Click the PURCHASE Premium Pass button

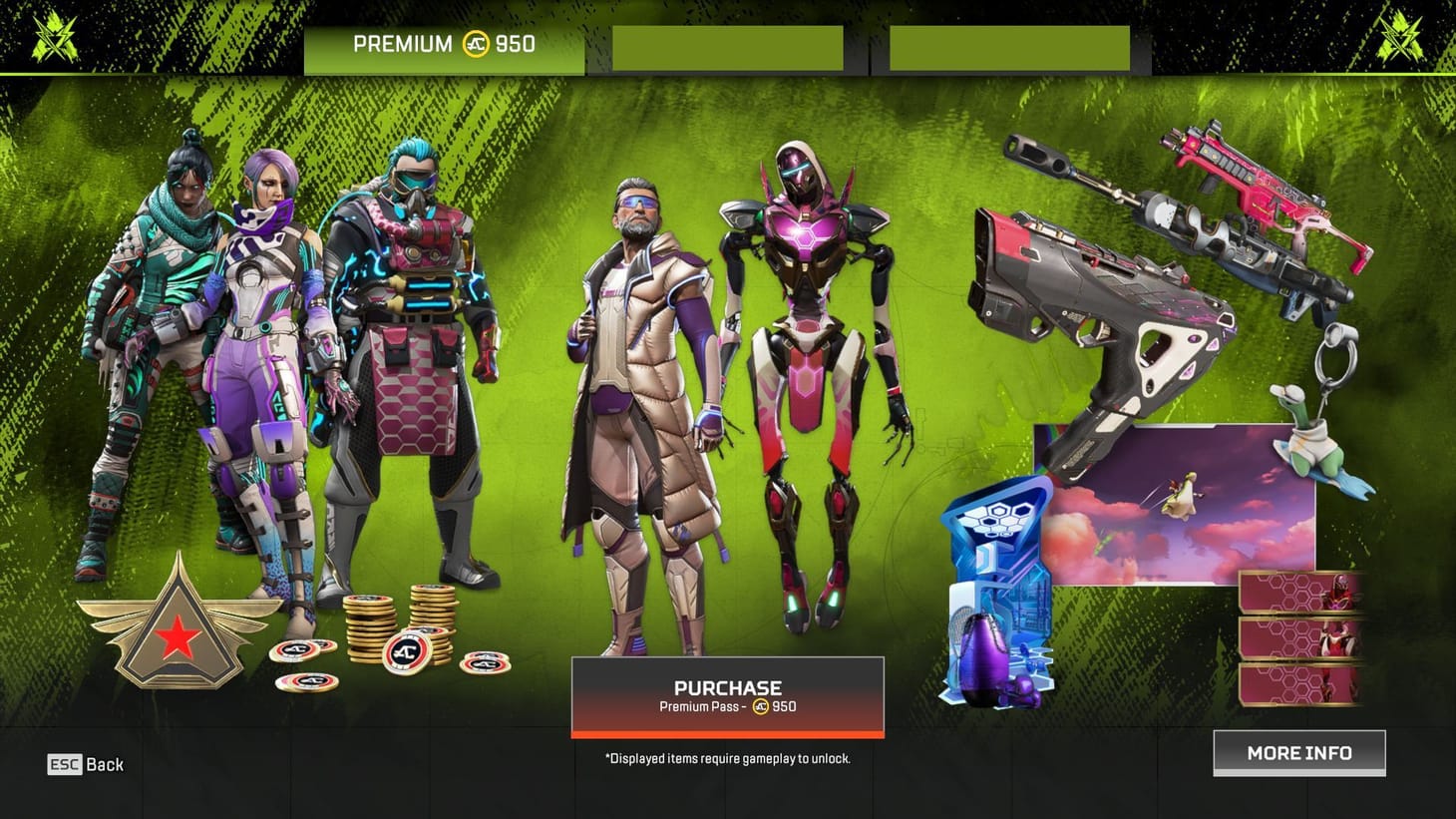(727, 695)
